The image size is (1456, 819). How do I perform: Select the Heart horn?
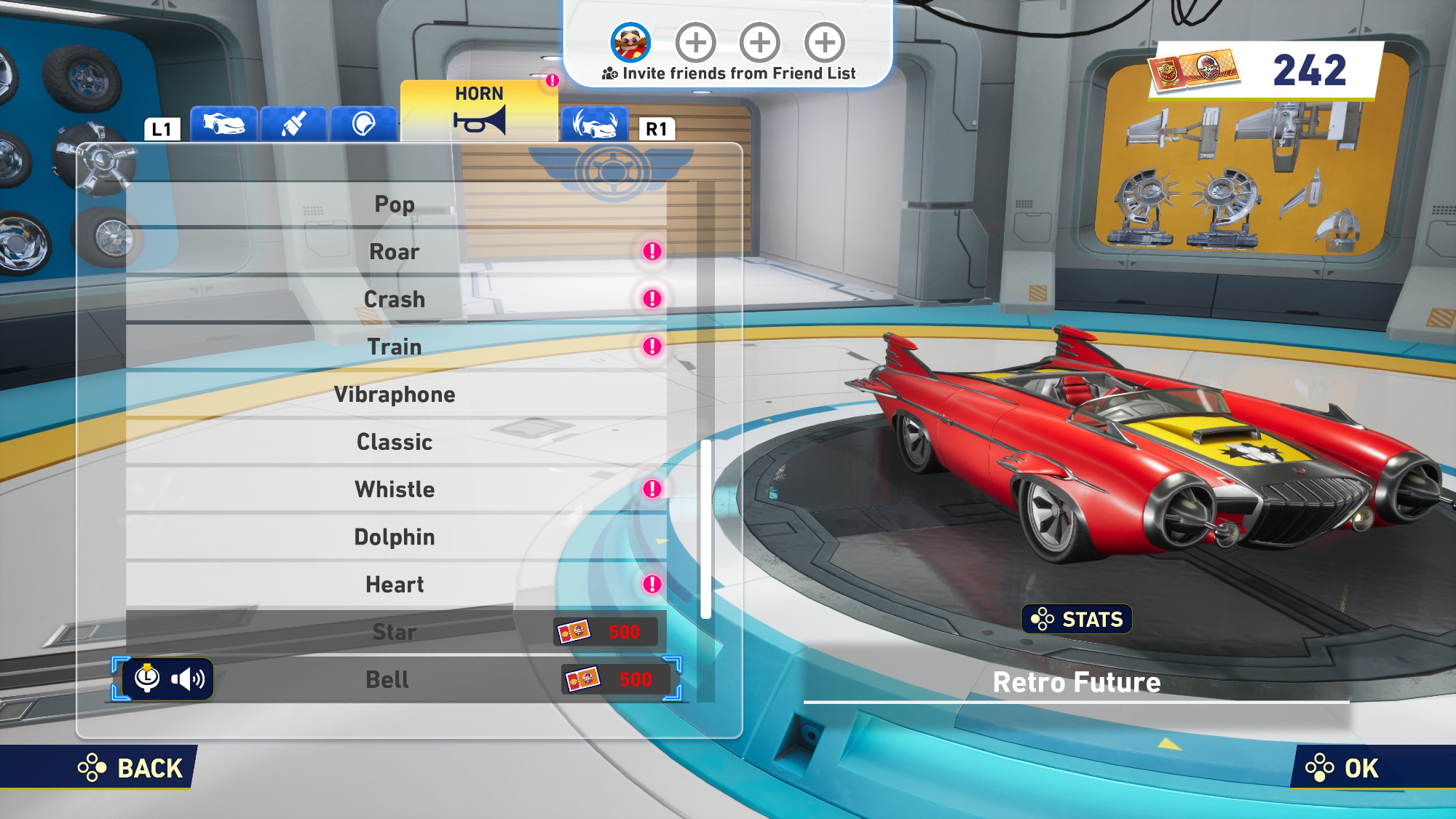click(x=395, y=585)
